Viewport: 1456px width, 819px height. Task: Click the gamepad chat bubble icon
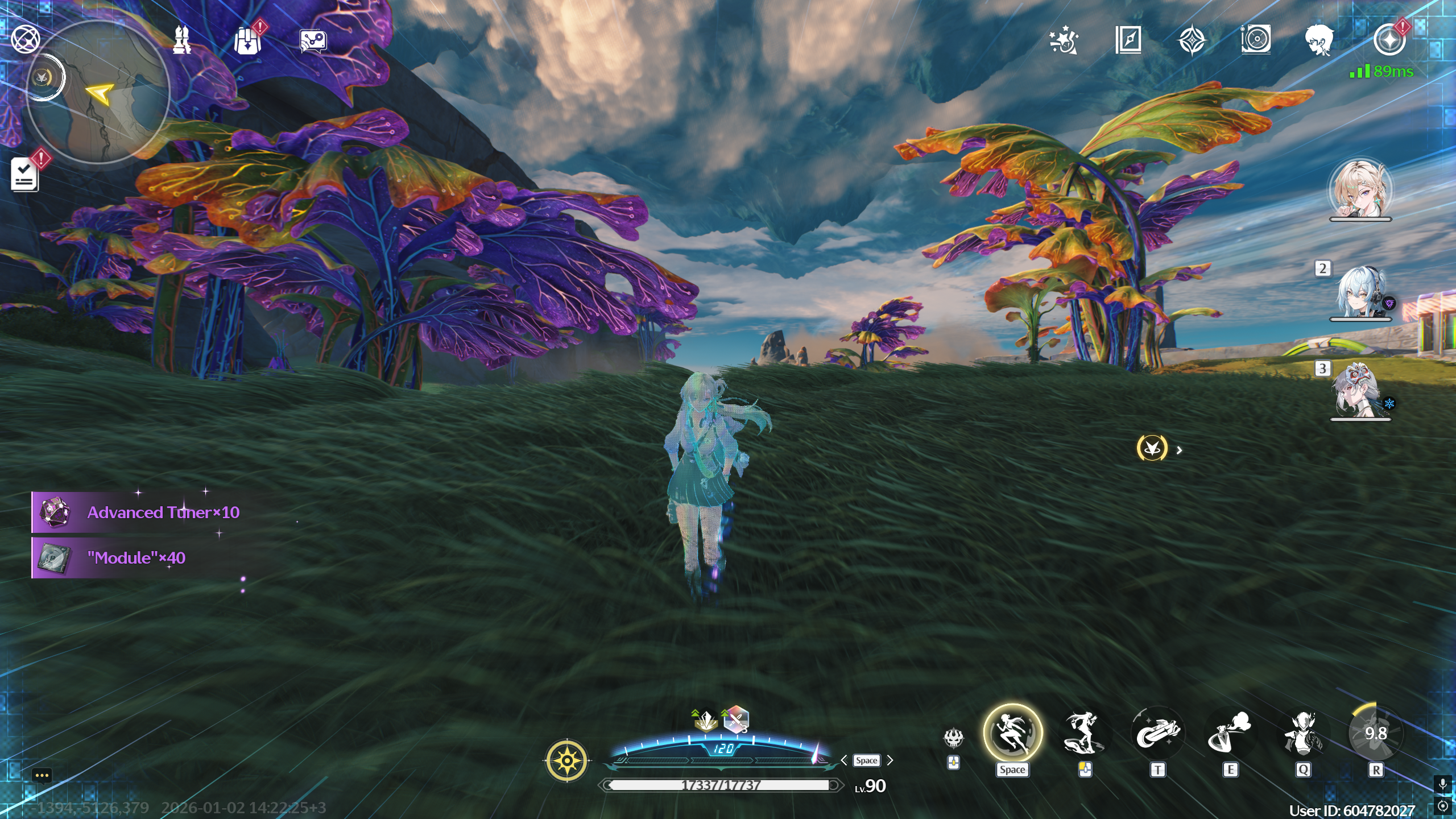pyautogui.click(x=313, y=41)
